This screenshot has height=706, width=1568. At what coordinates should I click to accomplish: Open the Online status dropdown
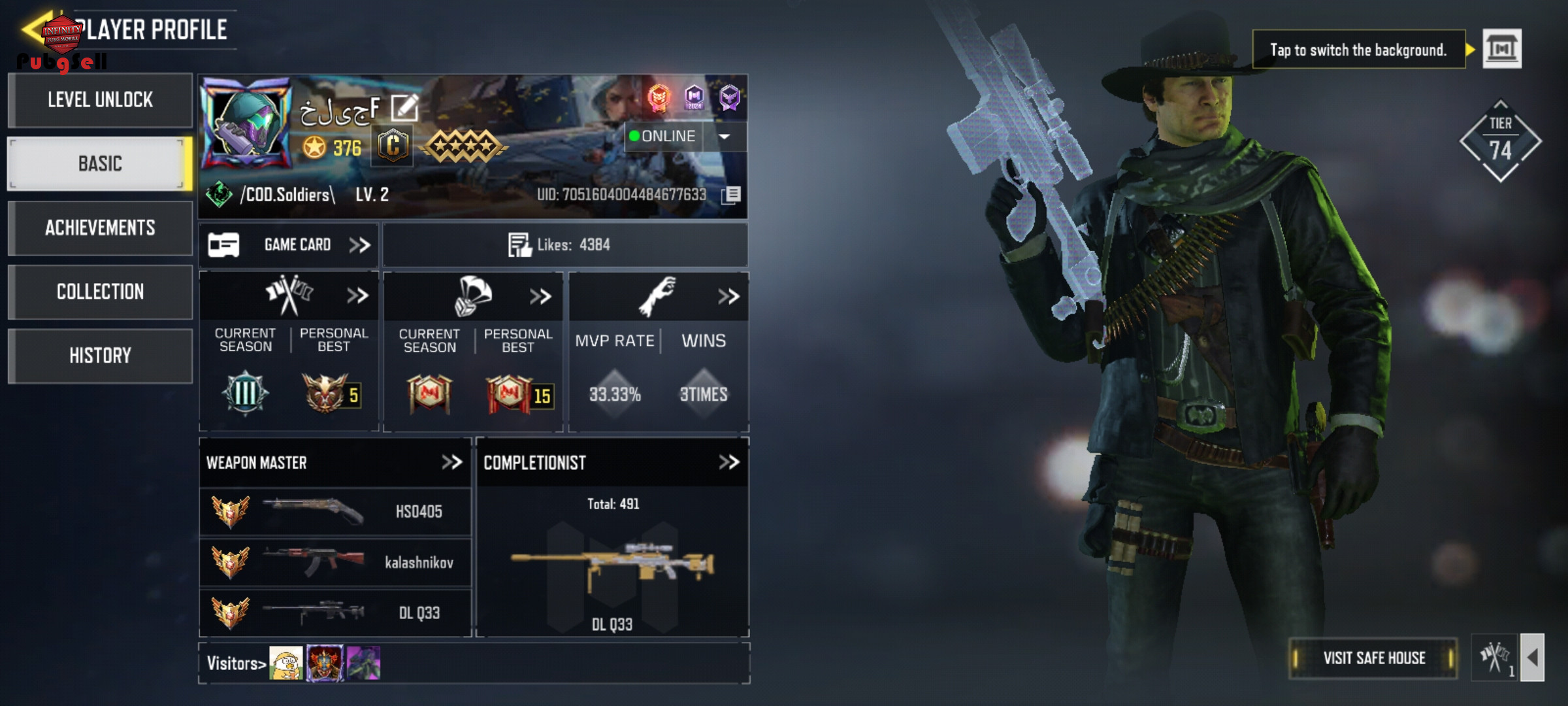point(725,137)
